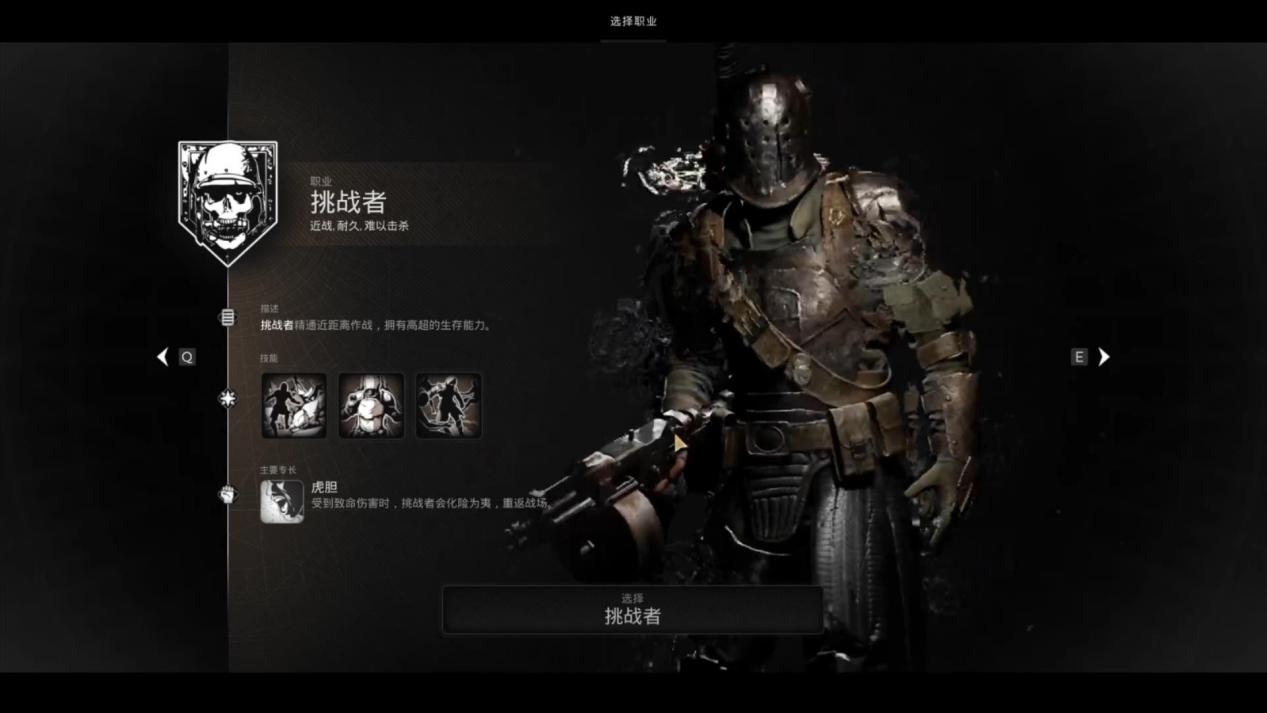This screenshot has height=713, width=1267.
Task: Click the starburst skills section icon
Action: [x=228, y=398]
